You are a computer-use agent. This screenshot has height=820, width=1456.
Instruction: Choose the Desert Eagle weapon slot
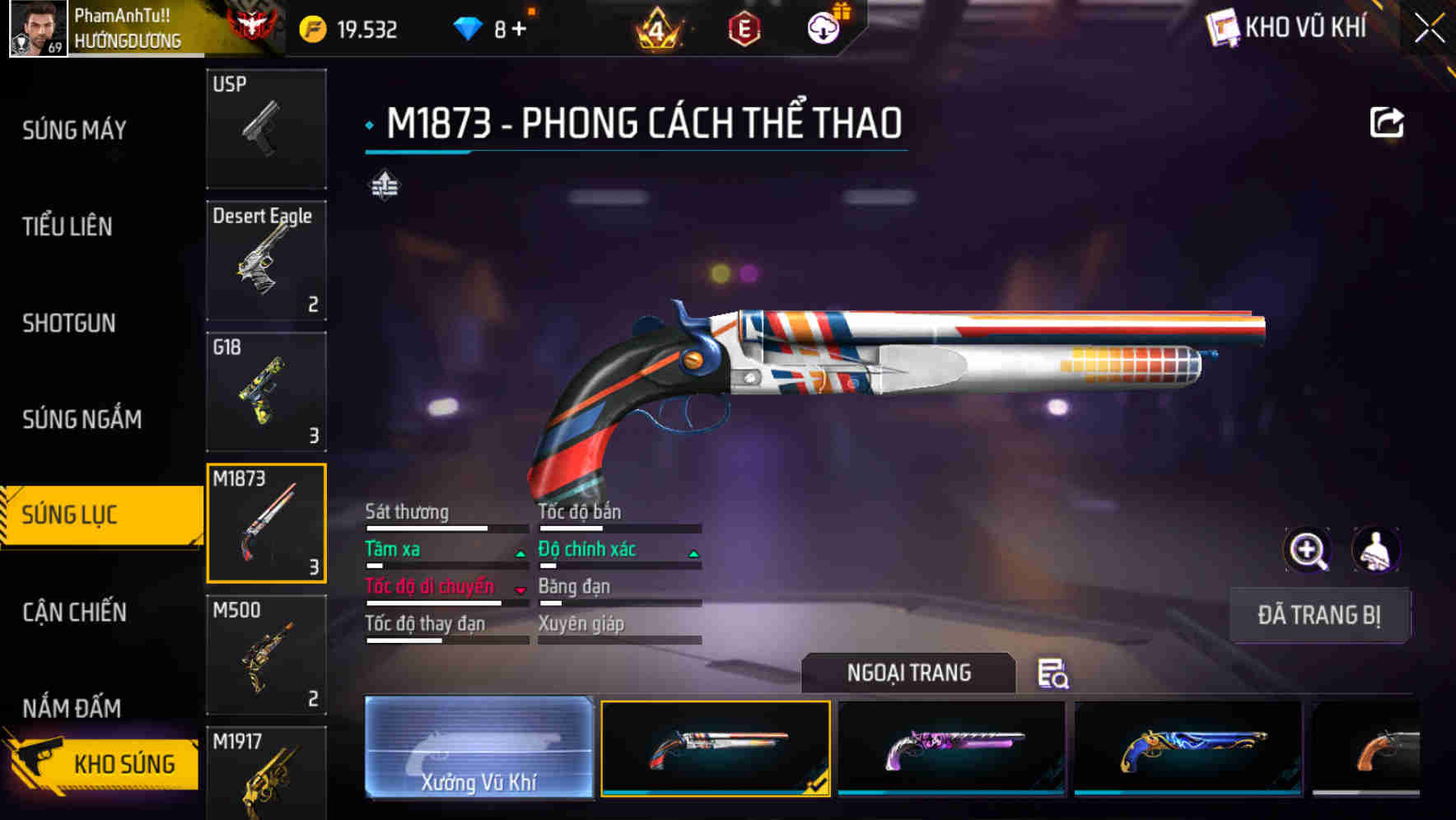click(x=266, y=260)
